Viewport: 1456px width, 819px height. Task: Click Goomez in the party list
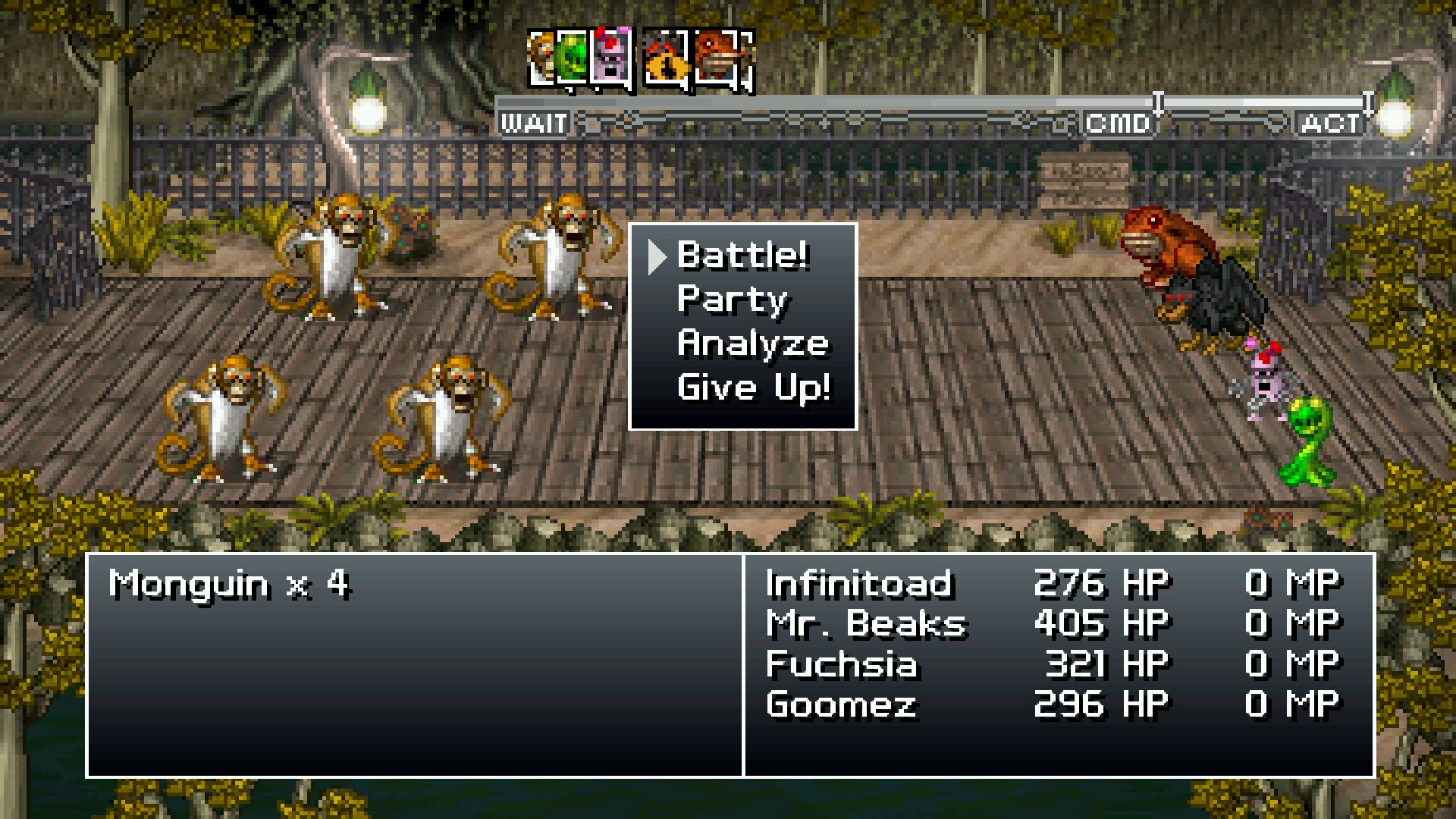pyautogui.click(x=841, y=704)
